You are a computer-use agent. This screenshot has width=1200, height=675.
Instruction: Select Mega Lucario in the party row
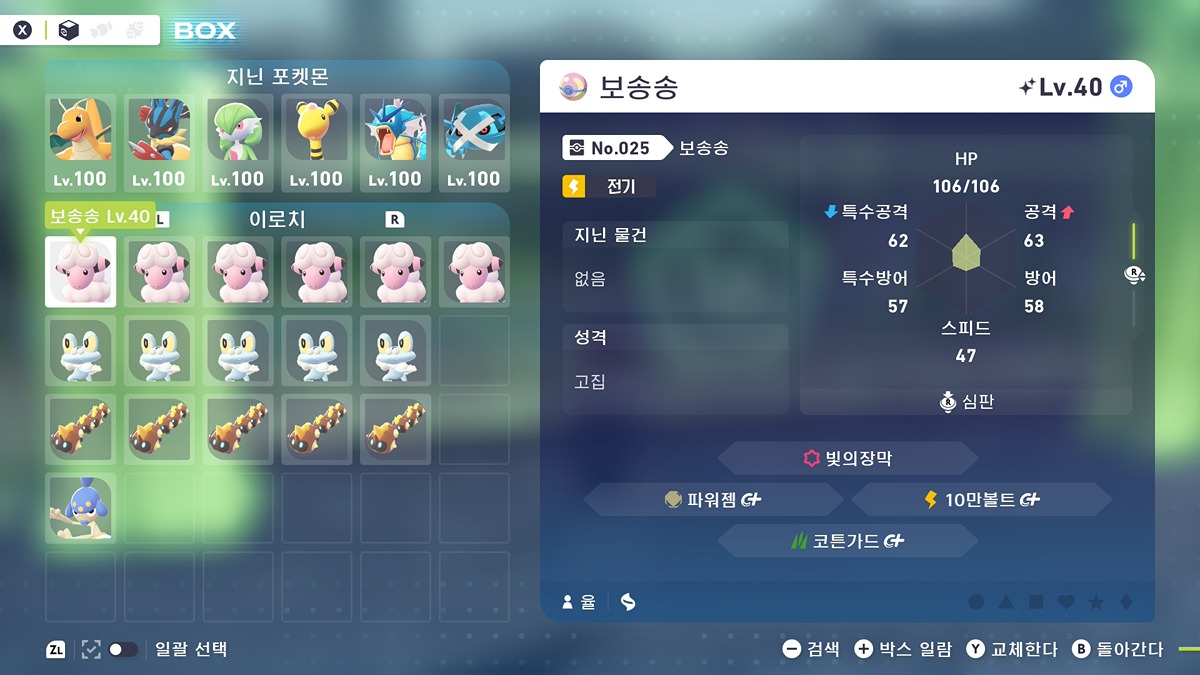pyautogui.click(x=159, y=142)
